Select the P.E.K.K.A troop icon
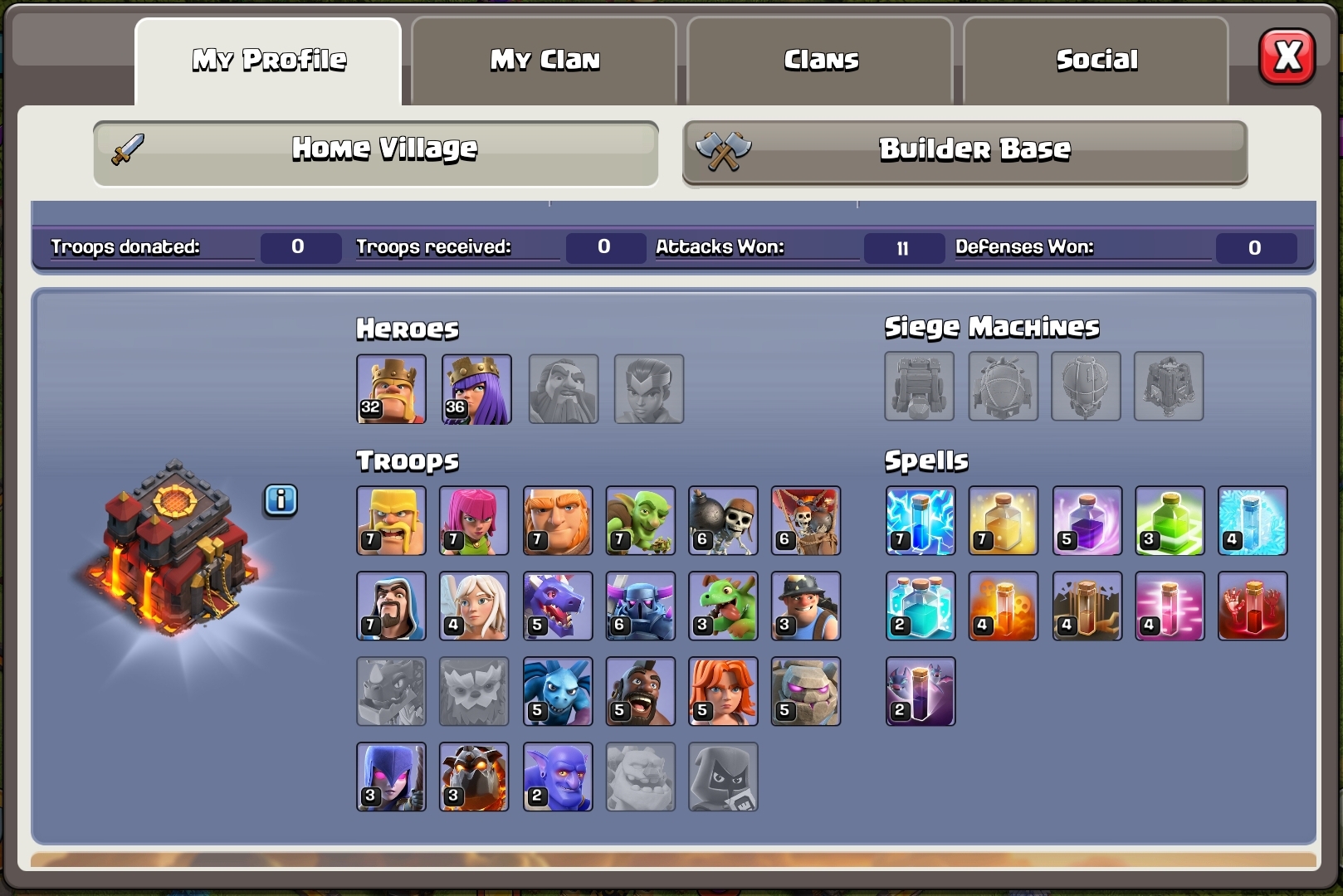 click(x=640, y=606)
